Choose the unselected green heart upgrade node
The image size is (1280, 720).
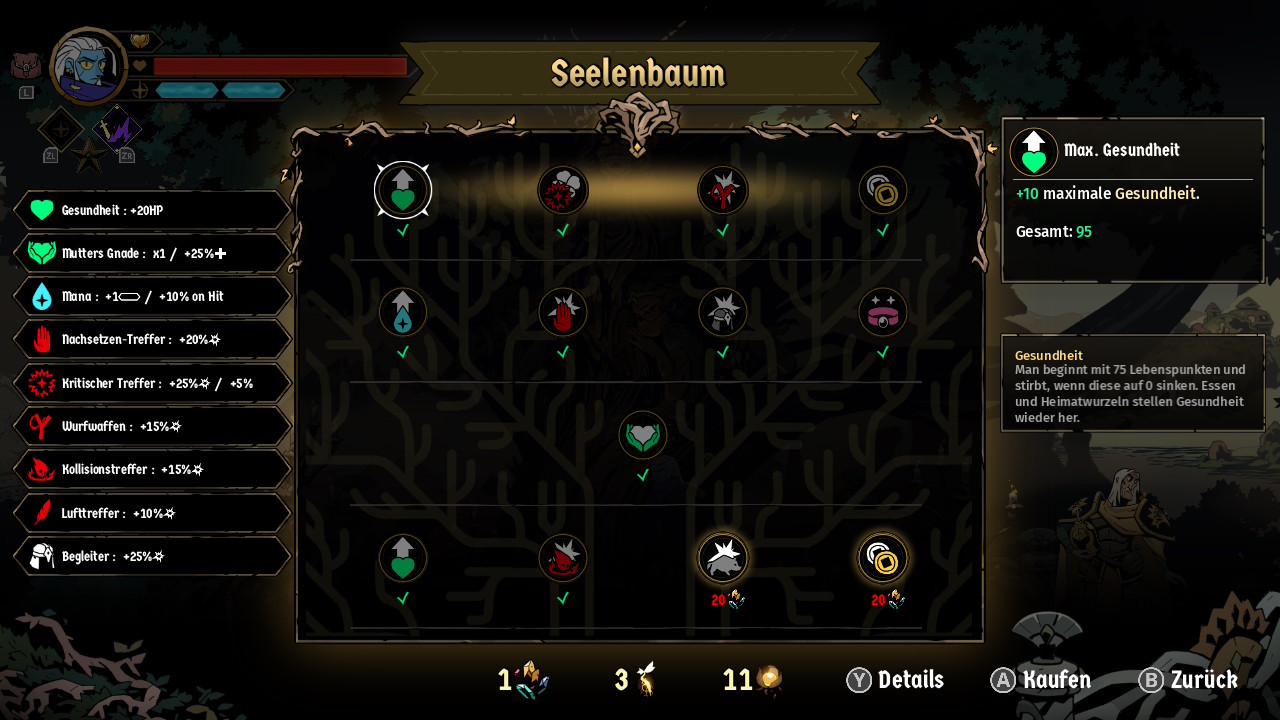(x=403, y=558)
